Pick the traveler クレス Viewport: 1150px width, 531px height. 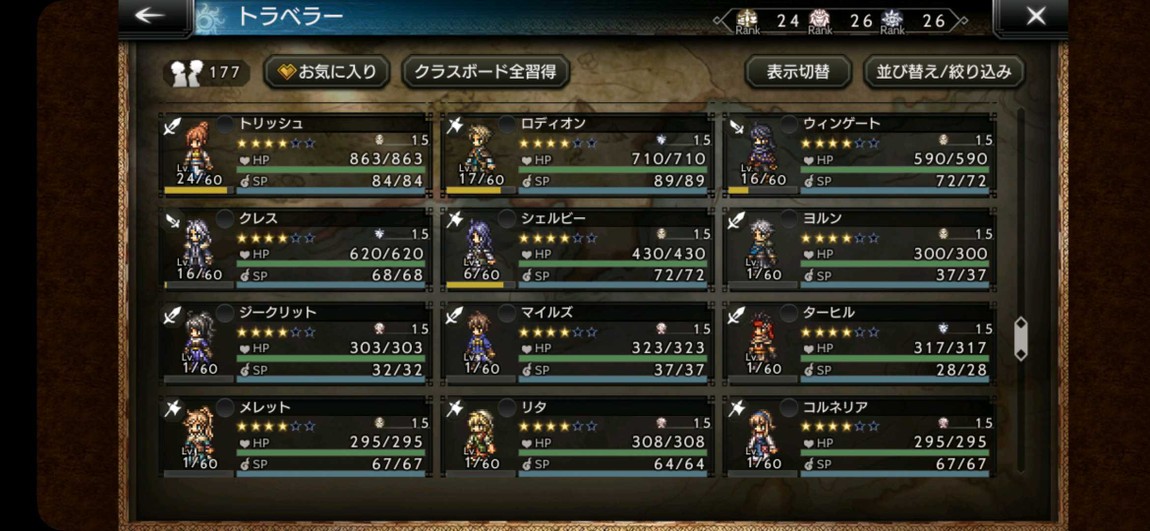point(297,250)
